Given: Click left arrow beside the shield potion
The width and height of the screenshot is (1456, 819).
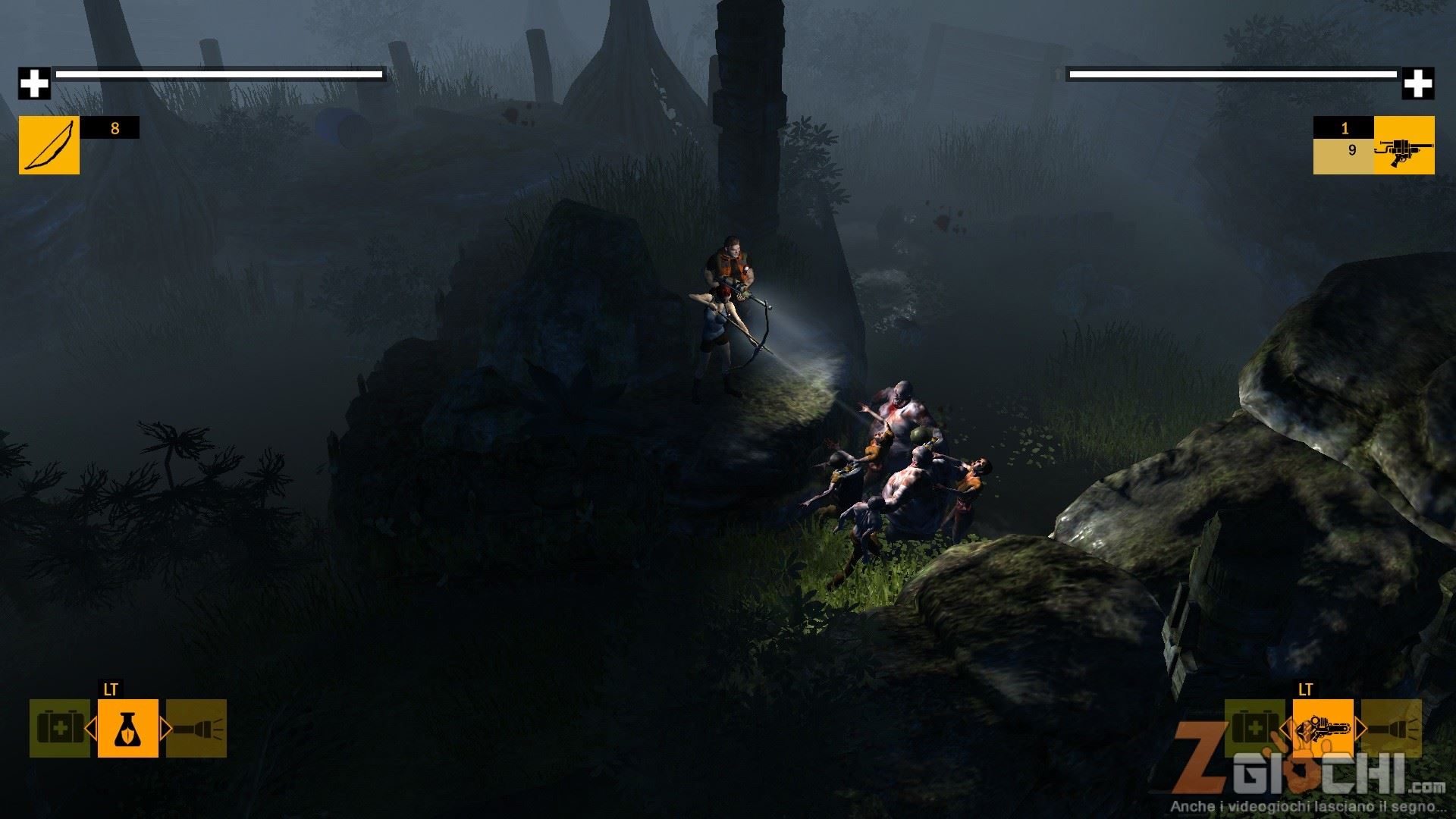Looking at the screenshot, I should click(90, 729).
